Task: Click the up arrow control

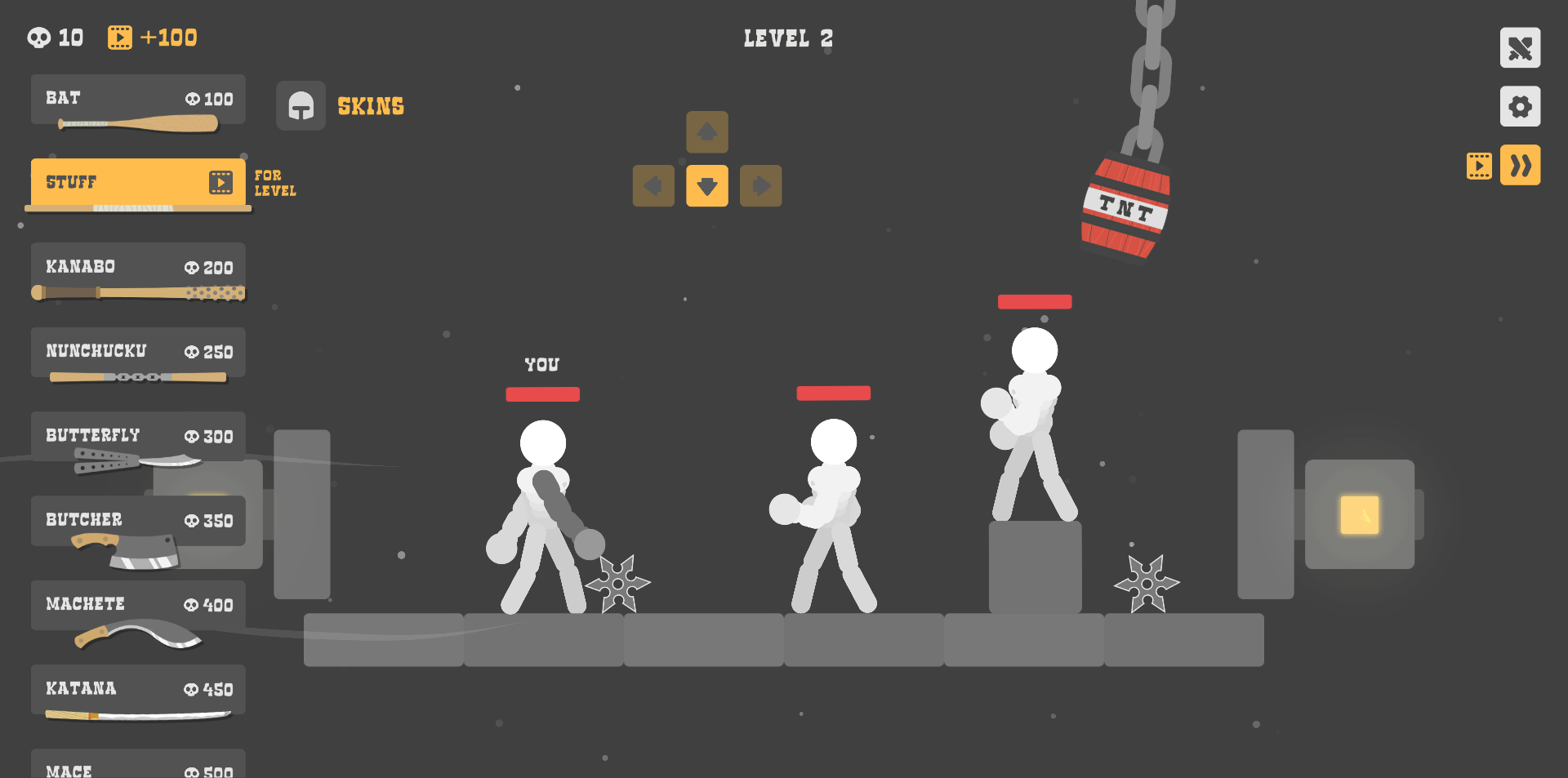Action: coord(707,132)
